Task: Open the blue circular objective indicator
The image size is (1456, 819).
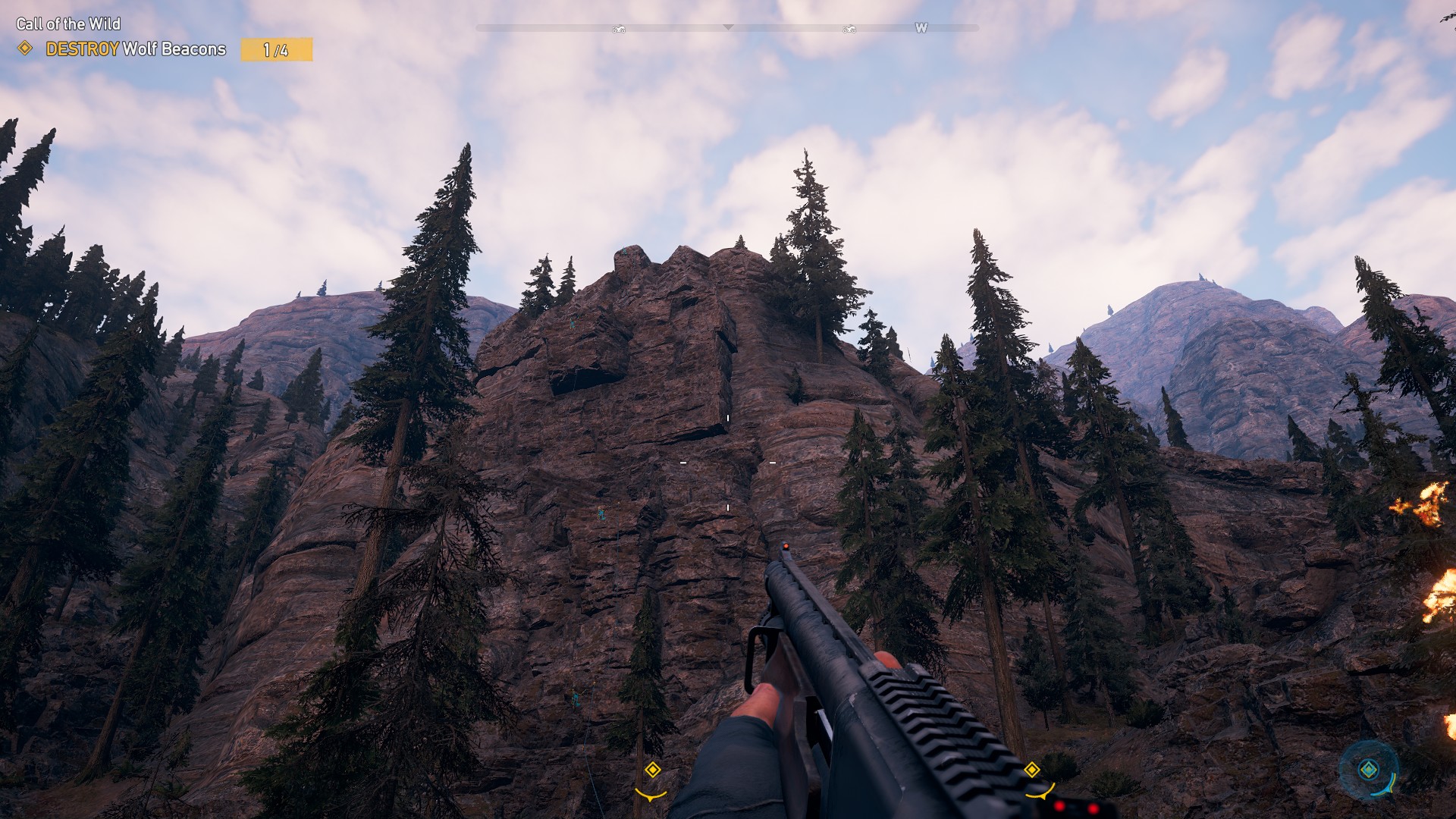Action: pos(1369,770)
